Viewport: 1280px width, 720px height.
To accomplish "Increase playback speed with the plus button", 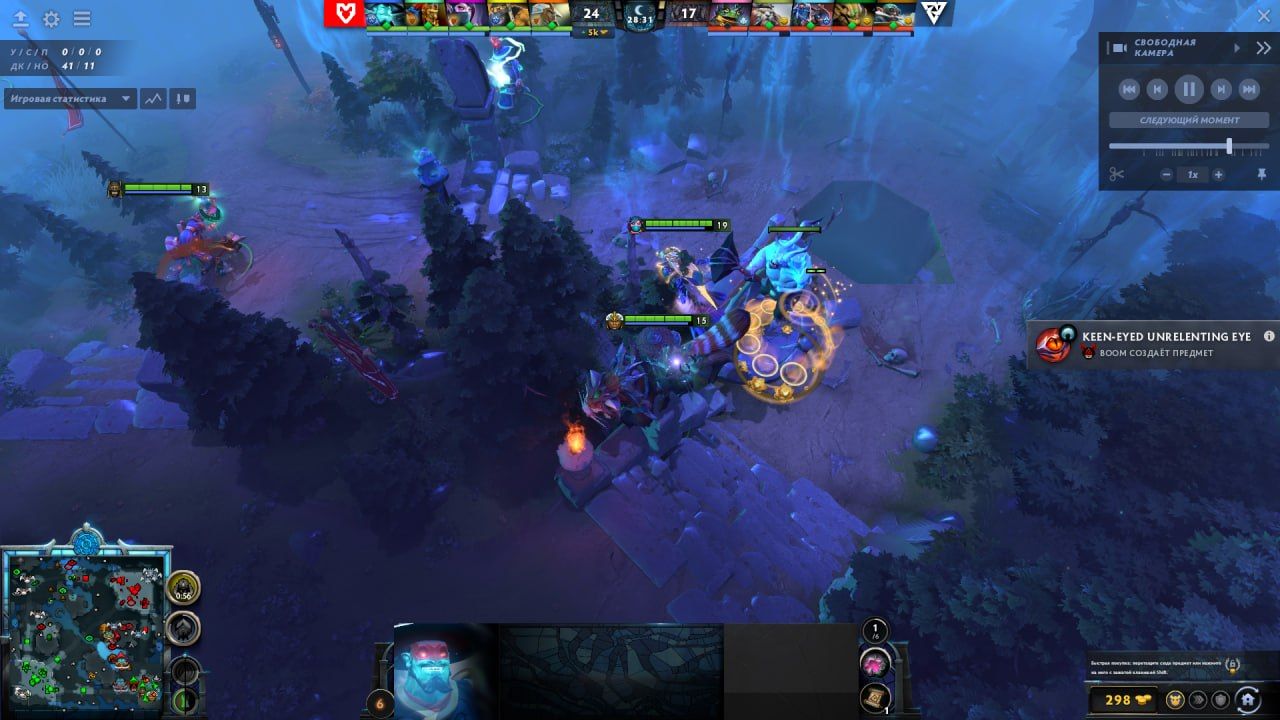I will click(1218, 173).
